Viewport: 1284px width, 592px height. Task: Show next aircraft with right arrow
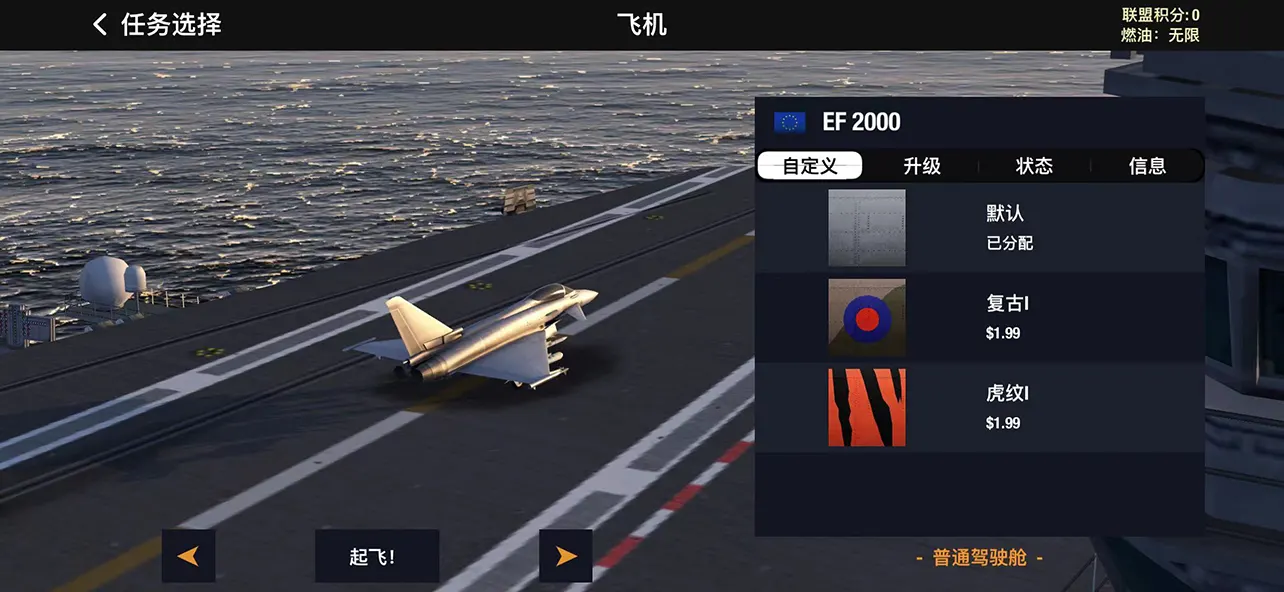pyautogui.click(x=566, y=556)
